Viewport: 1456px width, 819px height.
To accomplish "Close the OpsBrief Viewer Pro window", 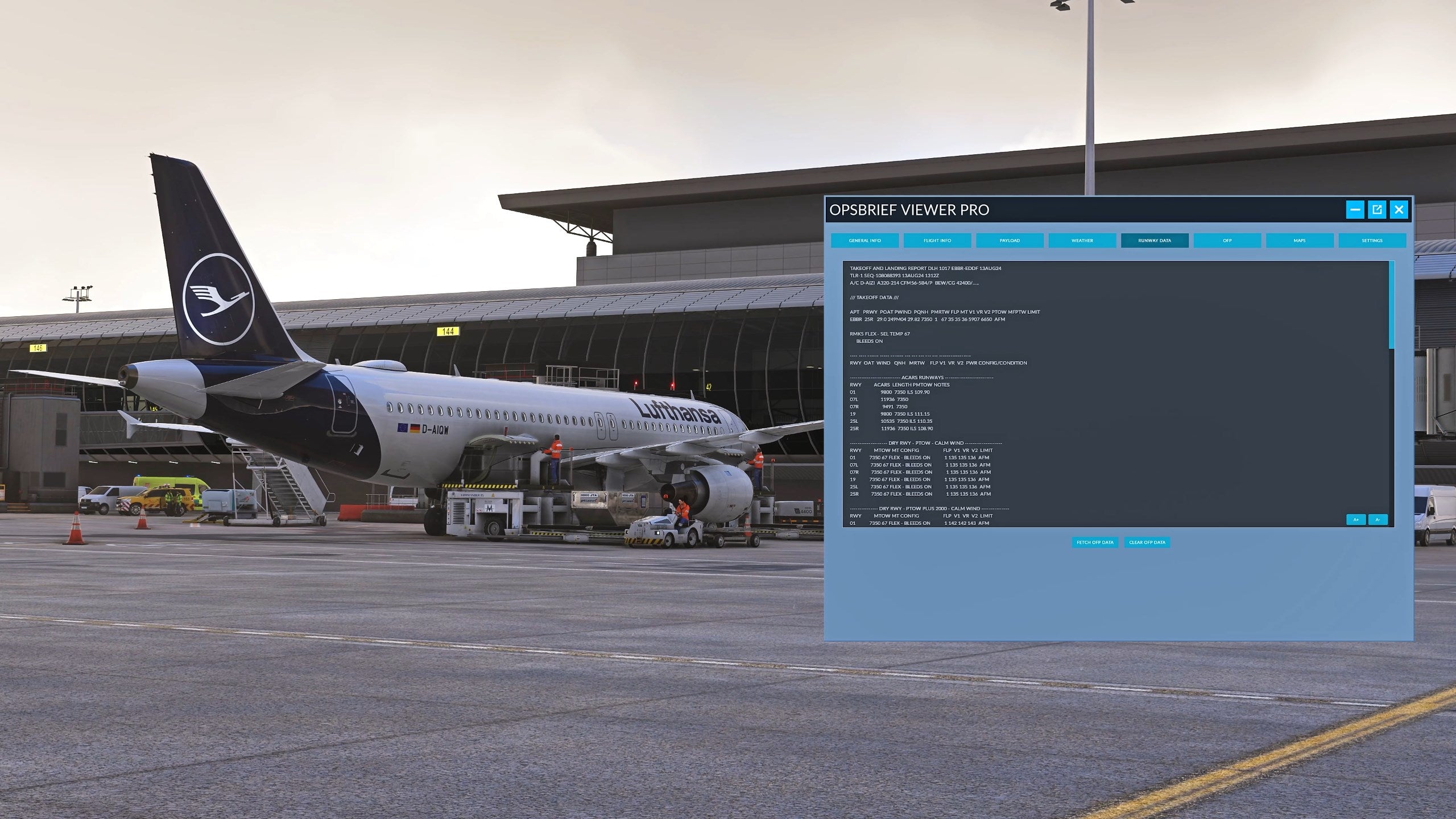I will tap(1398, 210).
